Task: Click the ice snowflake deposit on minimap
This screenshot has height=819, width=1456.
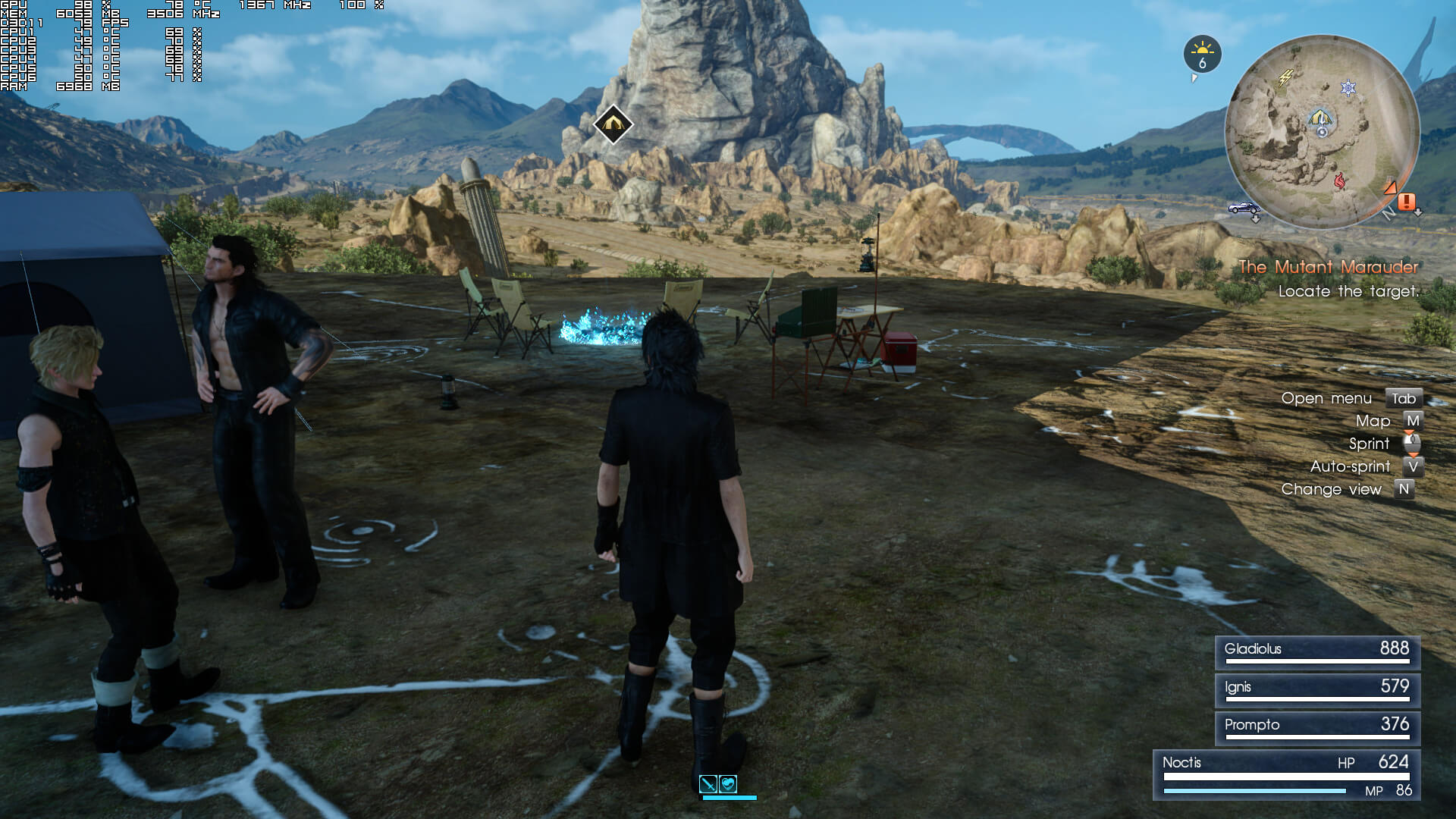Action: point(1348,88)
